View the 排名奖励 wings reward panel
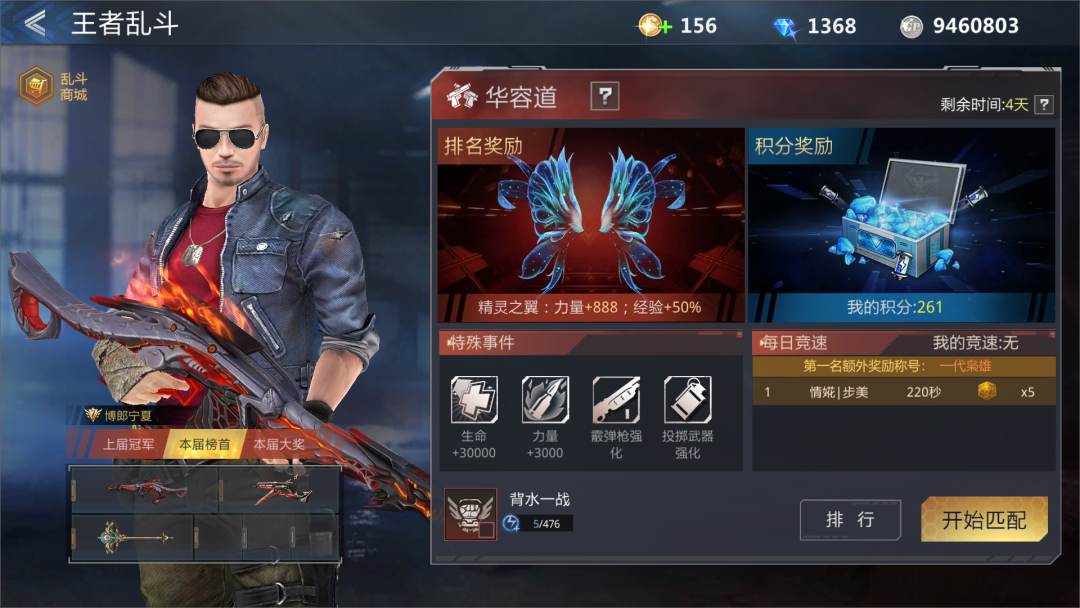The width and height of the screenshot is (1080, 608). [x=590, y=224]
